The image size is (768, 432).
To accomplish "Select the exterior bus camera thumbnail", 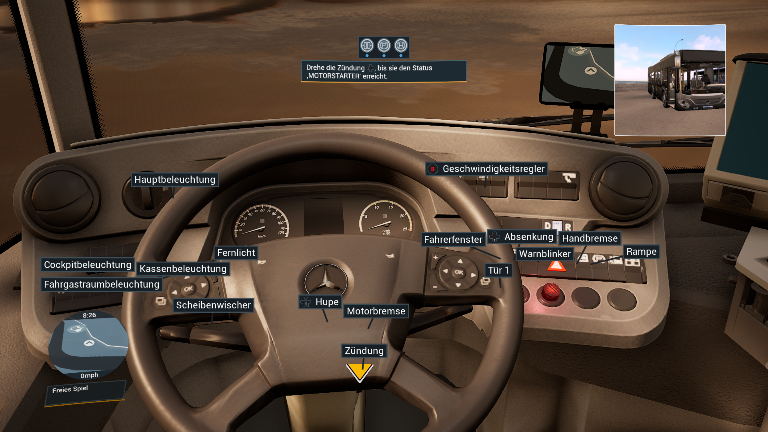I will 669,80.
